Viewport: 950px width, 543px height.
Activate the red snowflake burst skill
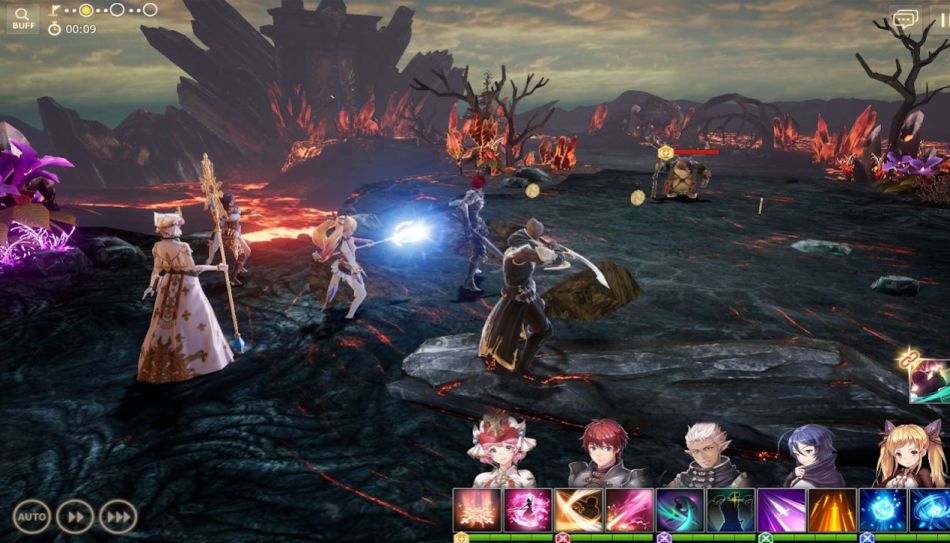(477, 510)
